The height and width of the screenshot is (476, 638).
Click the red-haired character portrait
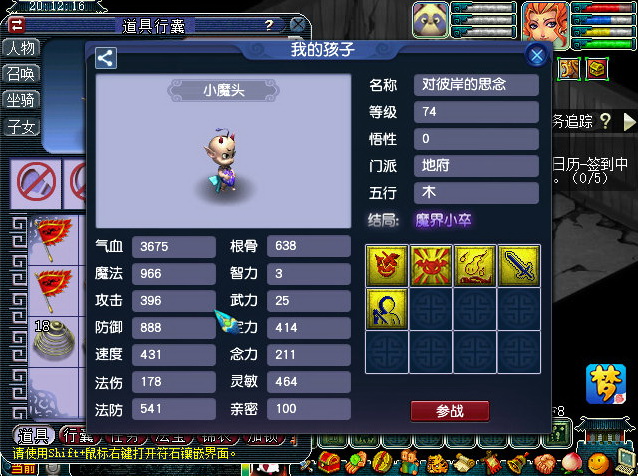(544, 24)
